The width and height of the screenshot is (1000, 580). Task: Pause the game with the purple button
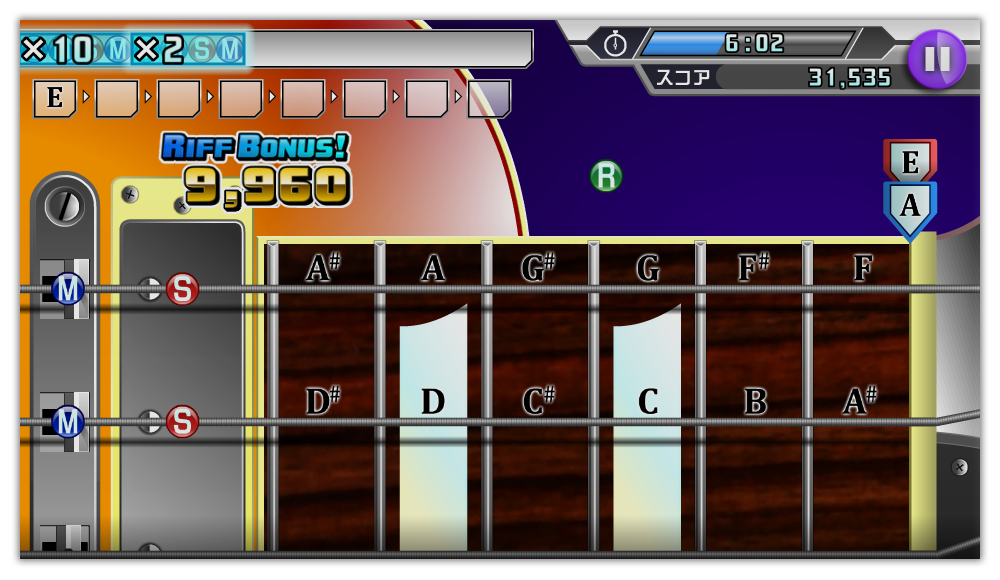937,59
